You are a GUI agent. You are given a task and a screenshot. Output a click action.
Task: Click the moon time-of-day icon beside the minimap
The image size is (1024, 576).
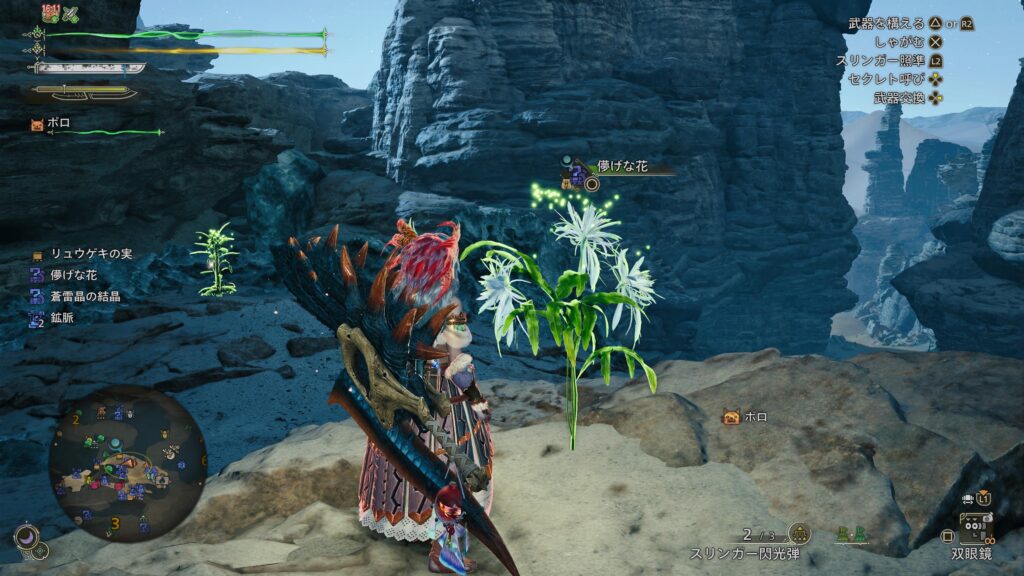pyautogui.click(x=26, y=538)
